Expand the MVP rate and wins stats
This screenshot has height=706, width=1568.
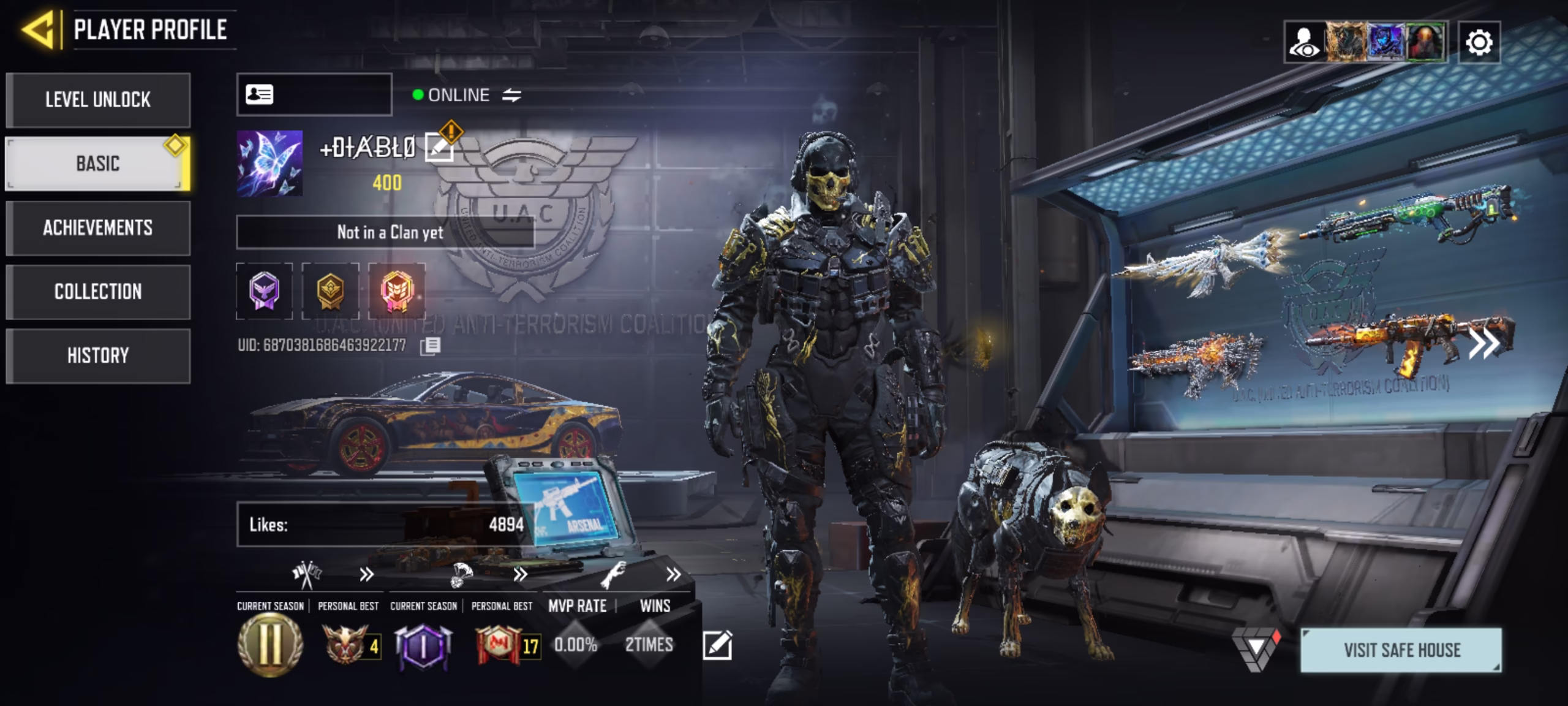[673, 575]
